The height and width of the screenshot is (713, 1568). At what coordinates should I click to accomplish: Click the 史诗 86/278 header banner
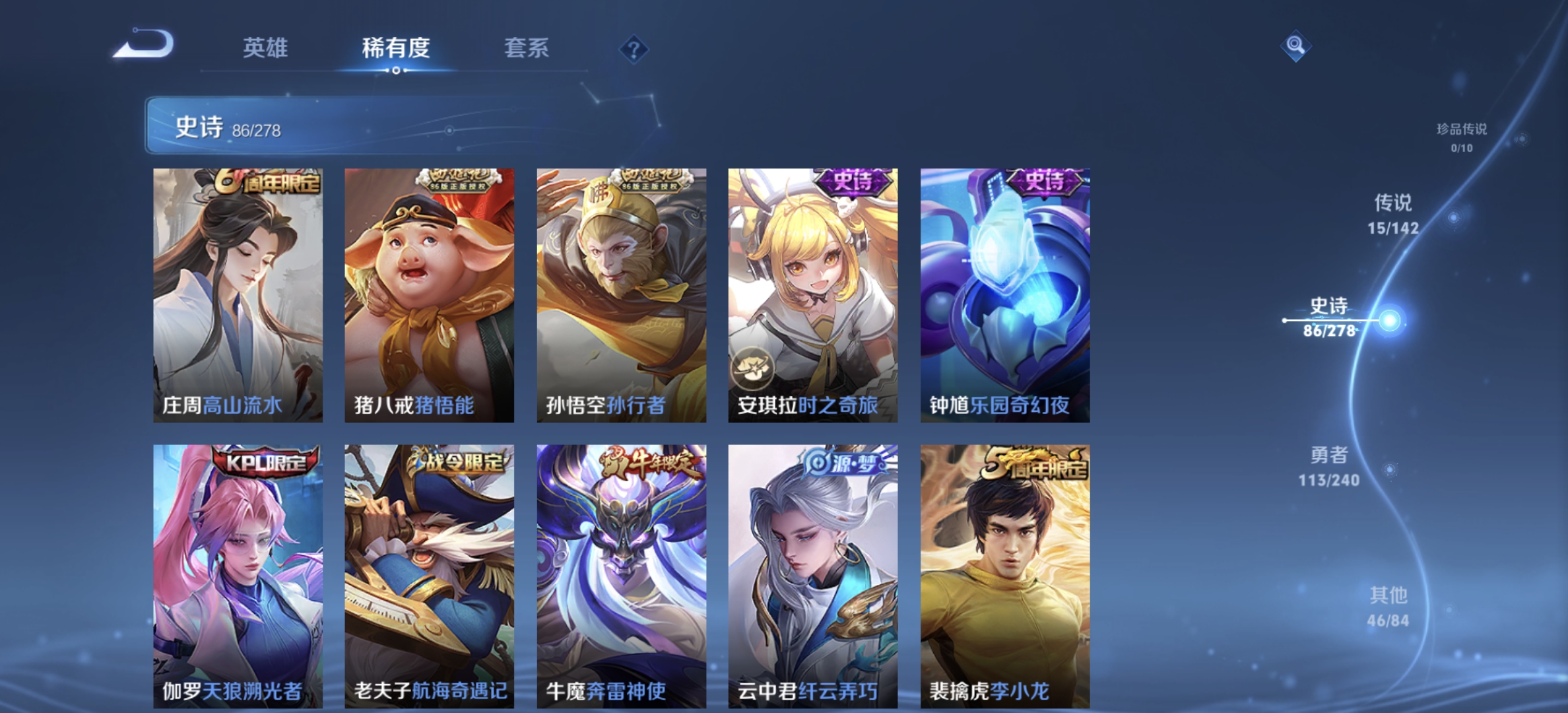tap(370, 125)
